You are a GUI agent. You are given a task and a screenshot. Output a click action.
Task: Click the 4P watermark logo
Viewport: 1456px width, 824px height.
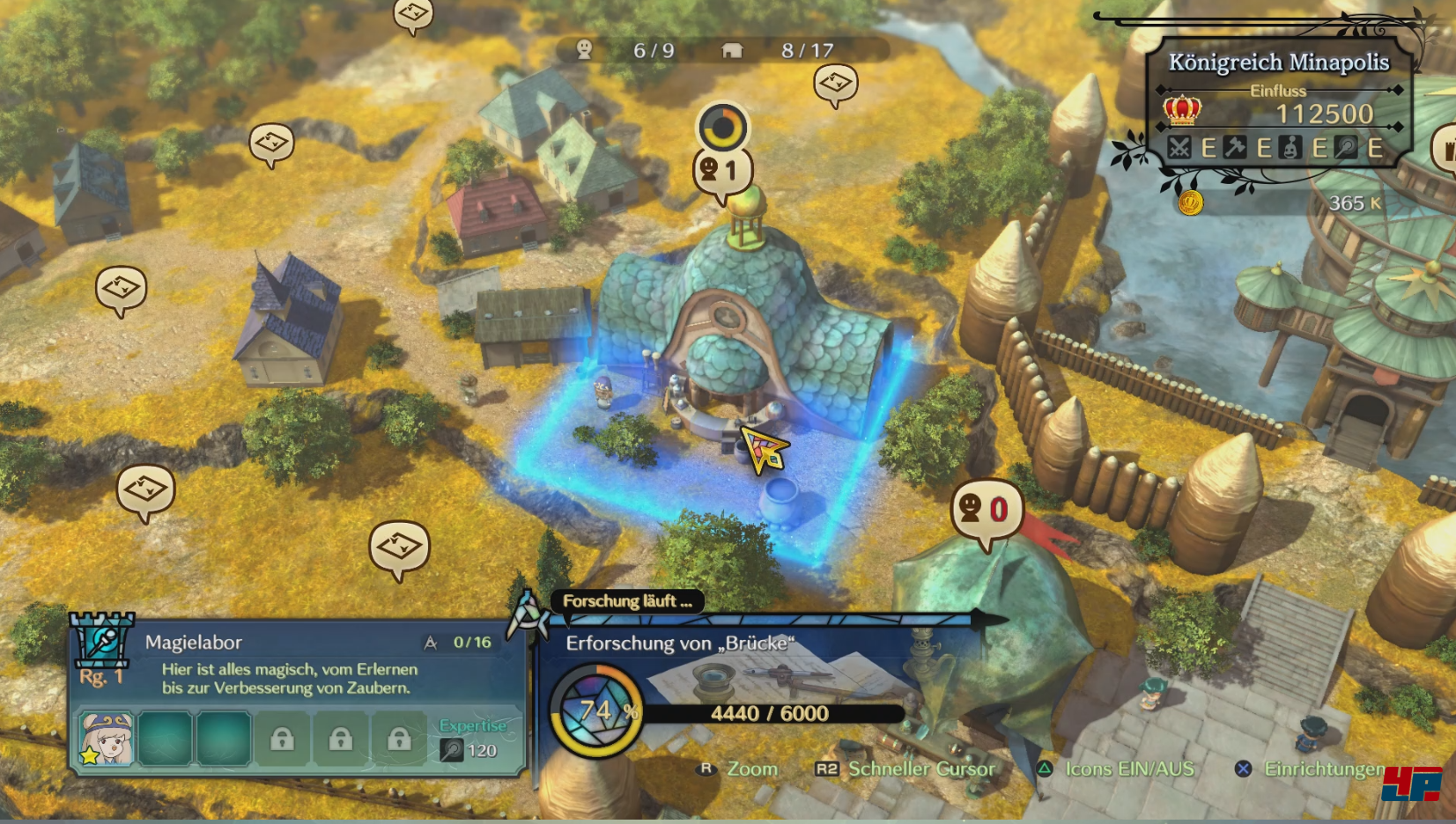1412,784
